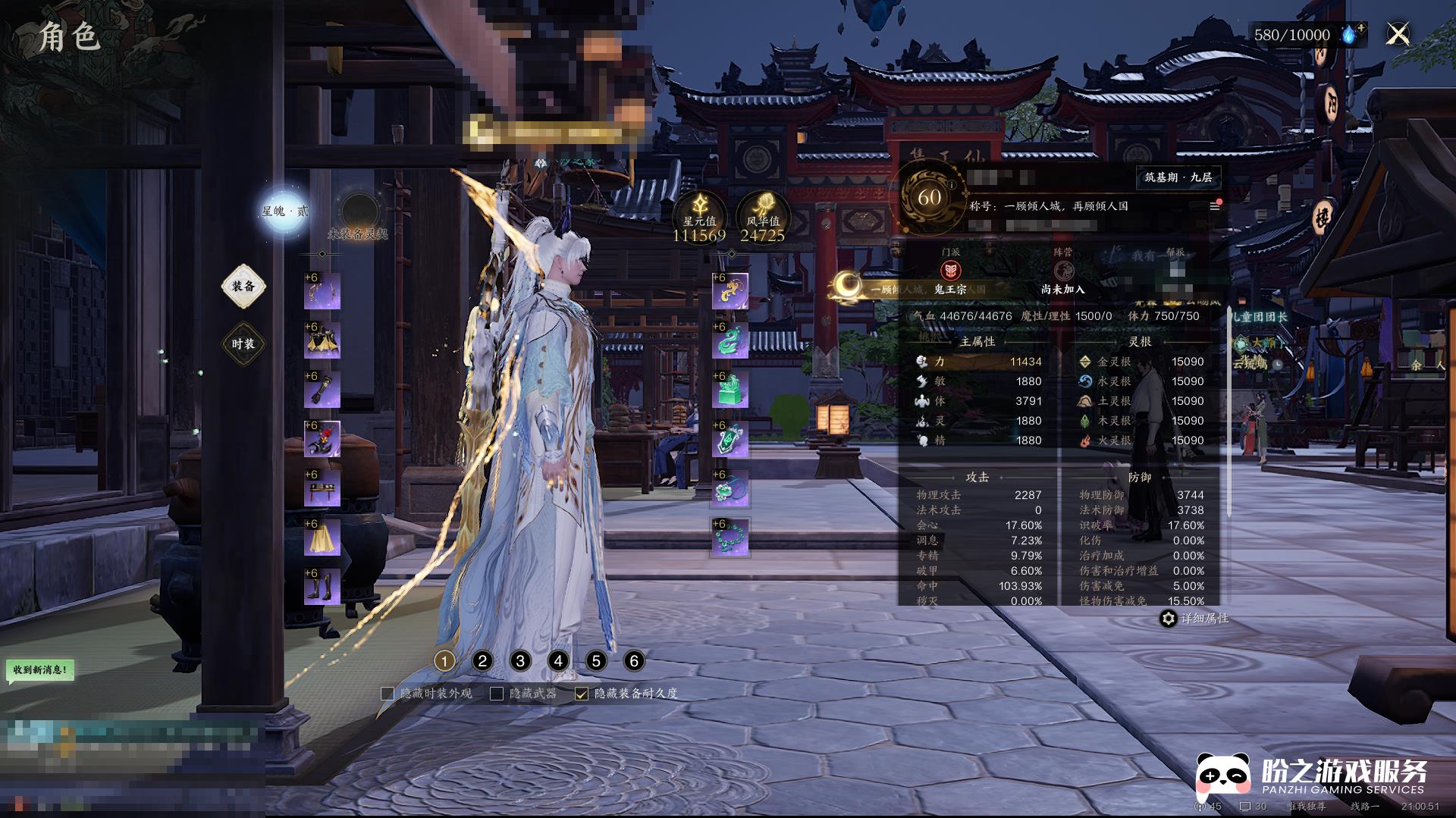Select the equipped black boots slot

(322, 588)
